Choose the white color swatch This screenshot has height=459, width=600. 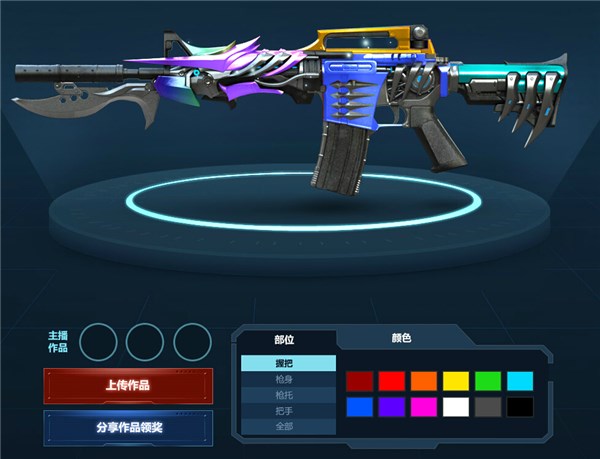coord(456,407)
